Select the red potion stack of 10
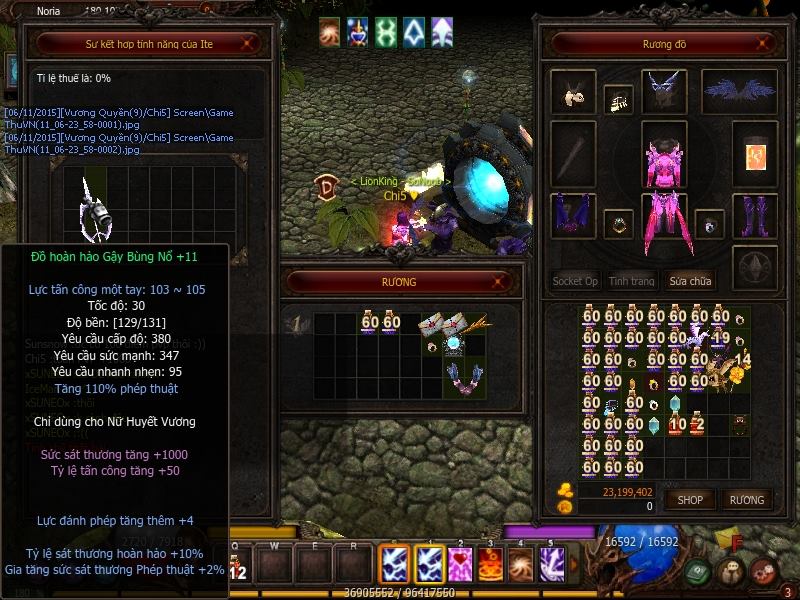This screenshot has width=800, height=600. click(x=677, y=424)
